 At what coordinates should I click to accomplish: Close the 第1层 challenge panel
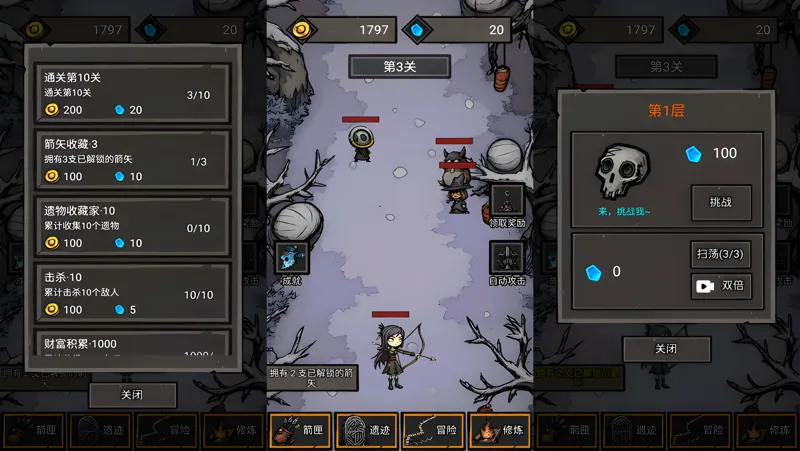[x=666, y=349]
